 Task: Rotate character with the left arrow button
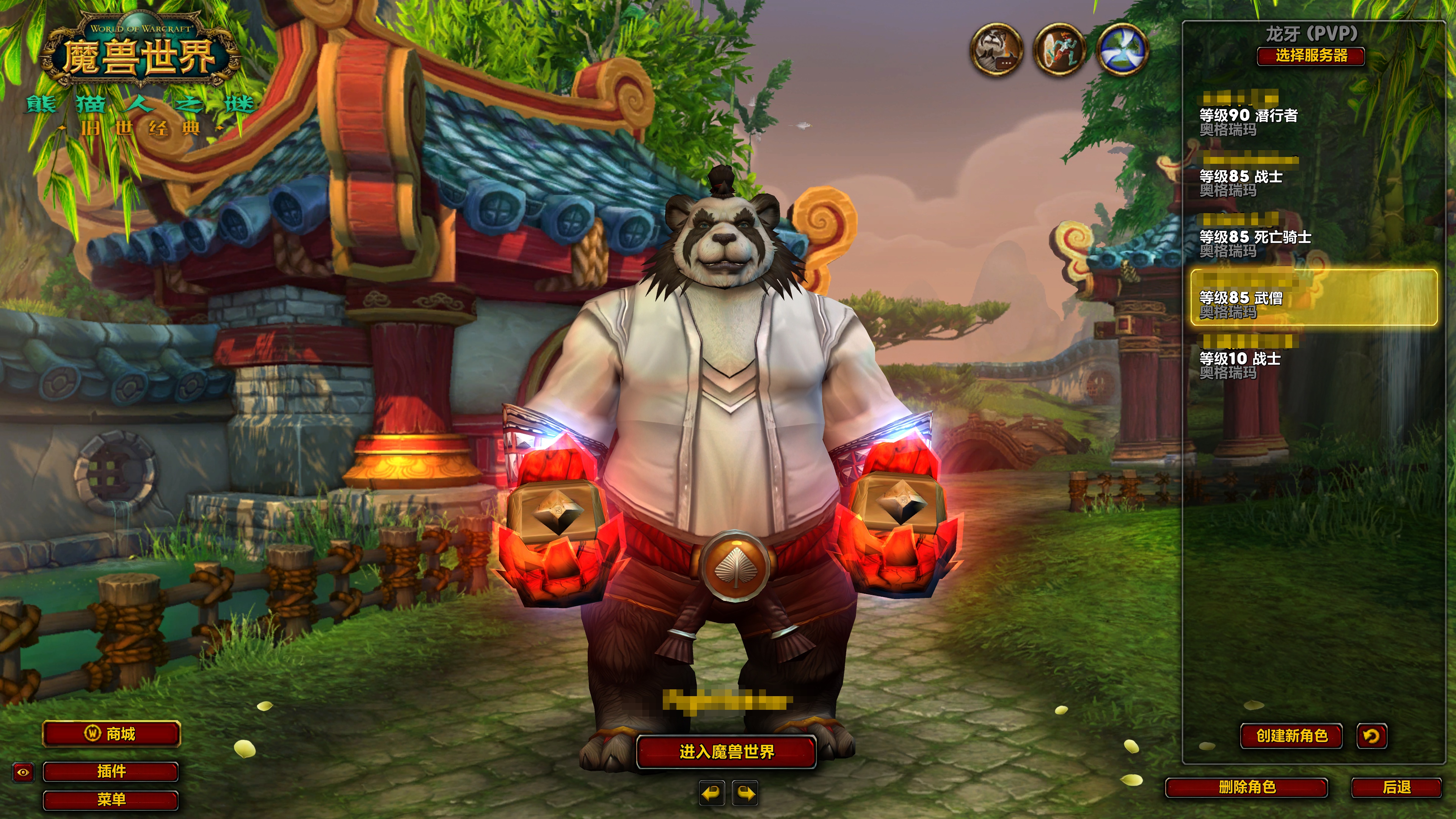click(712, 793)
